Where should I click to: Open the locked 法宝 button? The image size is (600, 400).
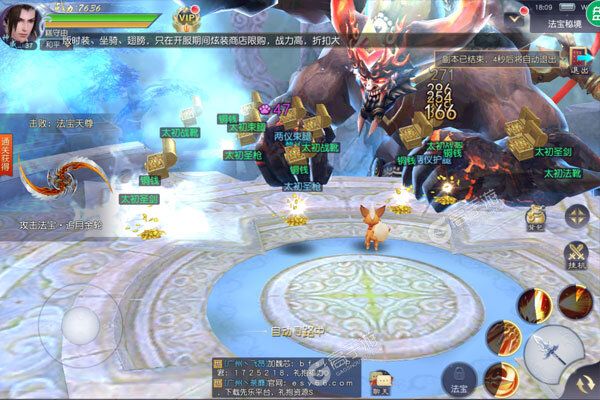[x=460, y=378]
